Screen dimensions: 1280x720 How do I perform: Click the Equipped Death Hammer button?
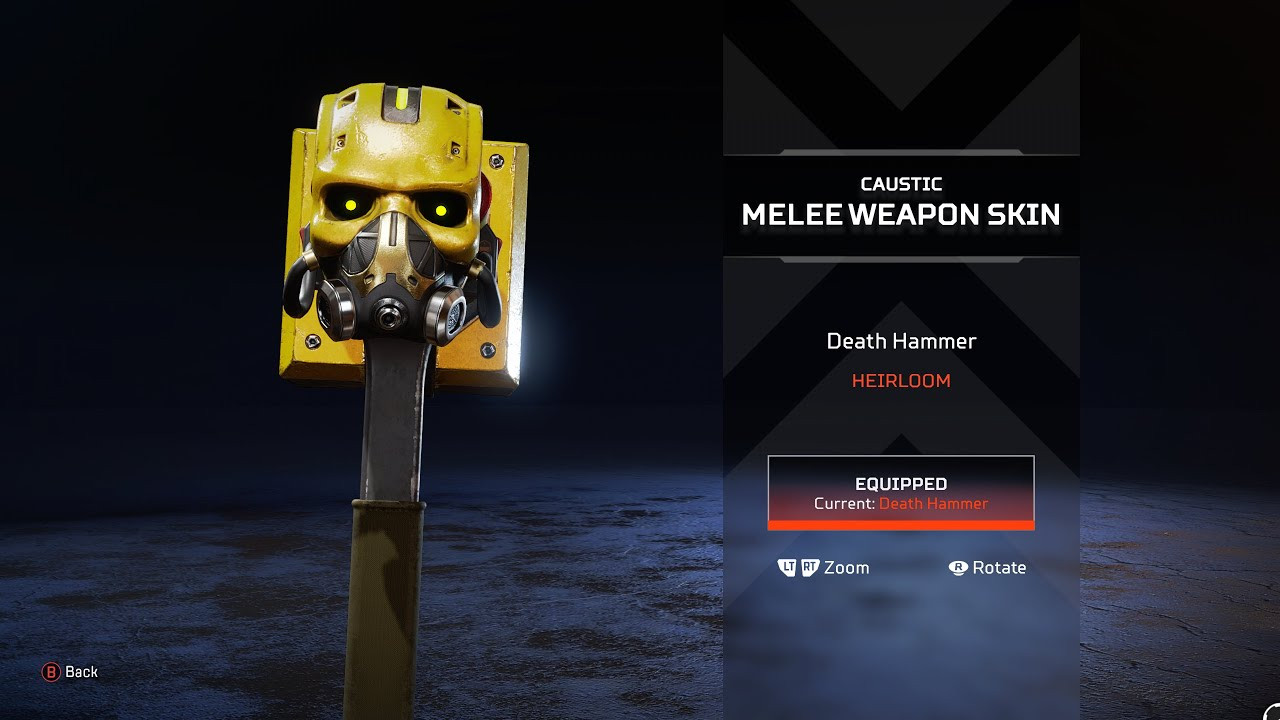[x=900, y=492]
